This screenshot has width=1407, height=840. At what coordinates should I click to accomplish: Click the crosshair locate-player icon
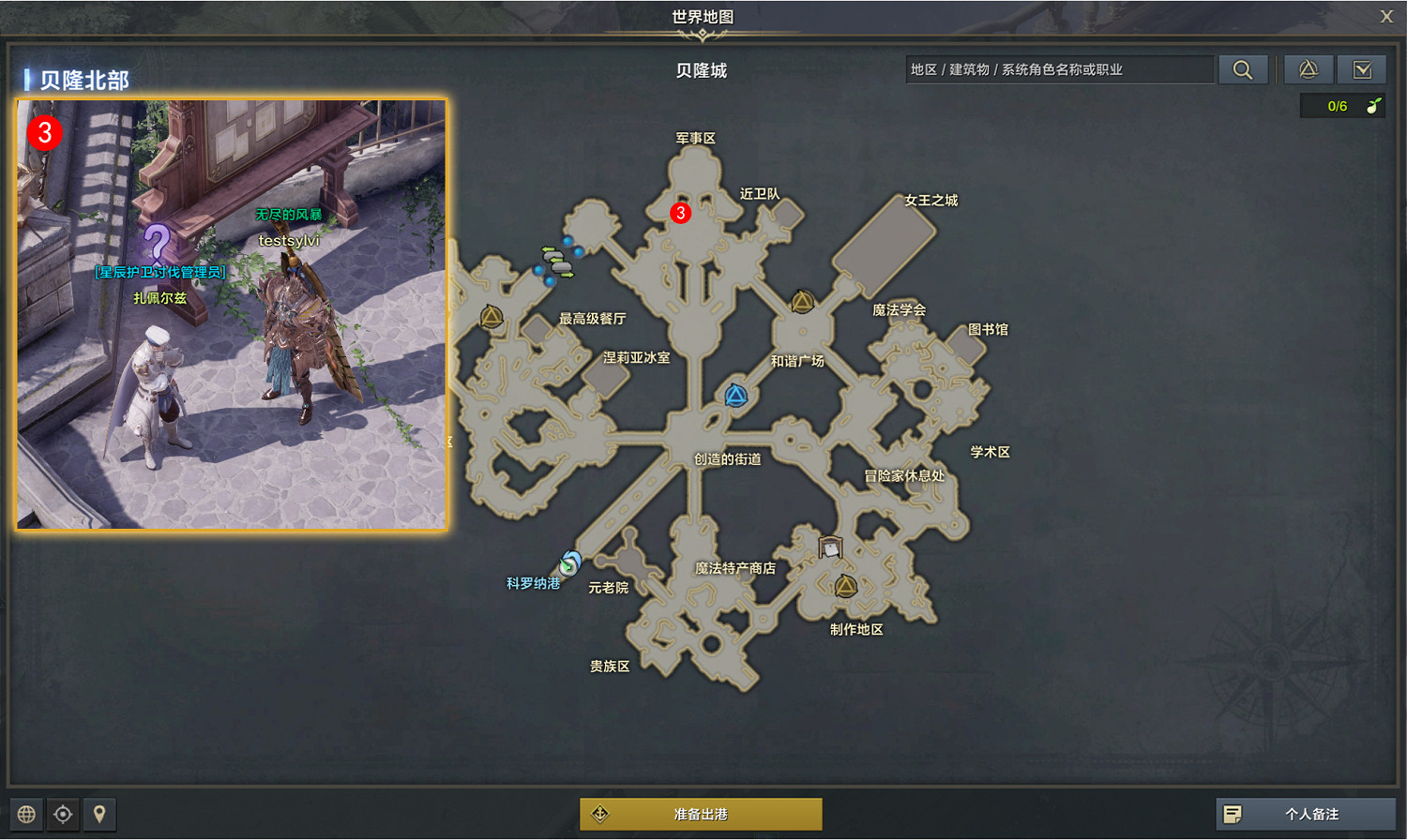pyautogui.click(x=63, y=814)
